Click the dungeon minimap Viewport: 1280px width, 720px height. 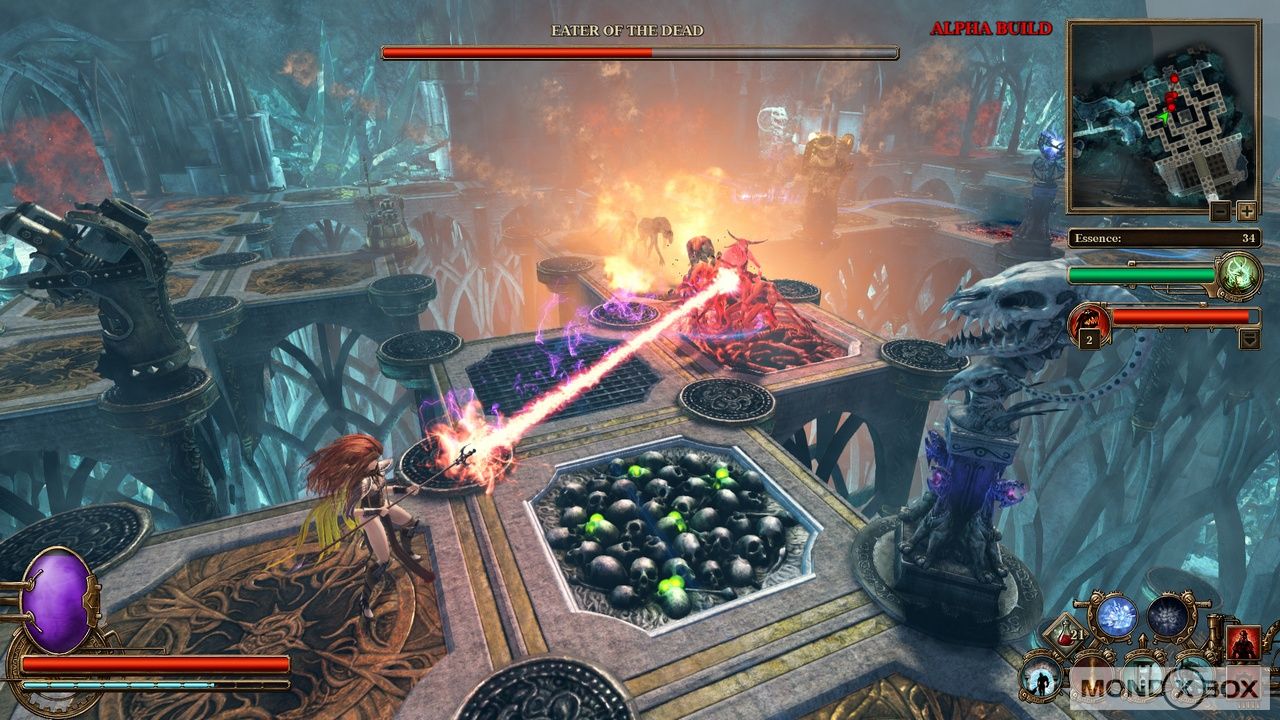click(1162, 116)
